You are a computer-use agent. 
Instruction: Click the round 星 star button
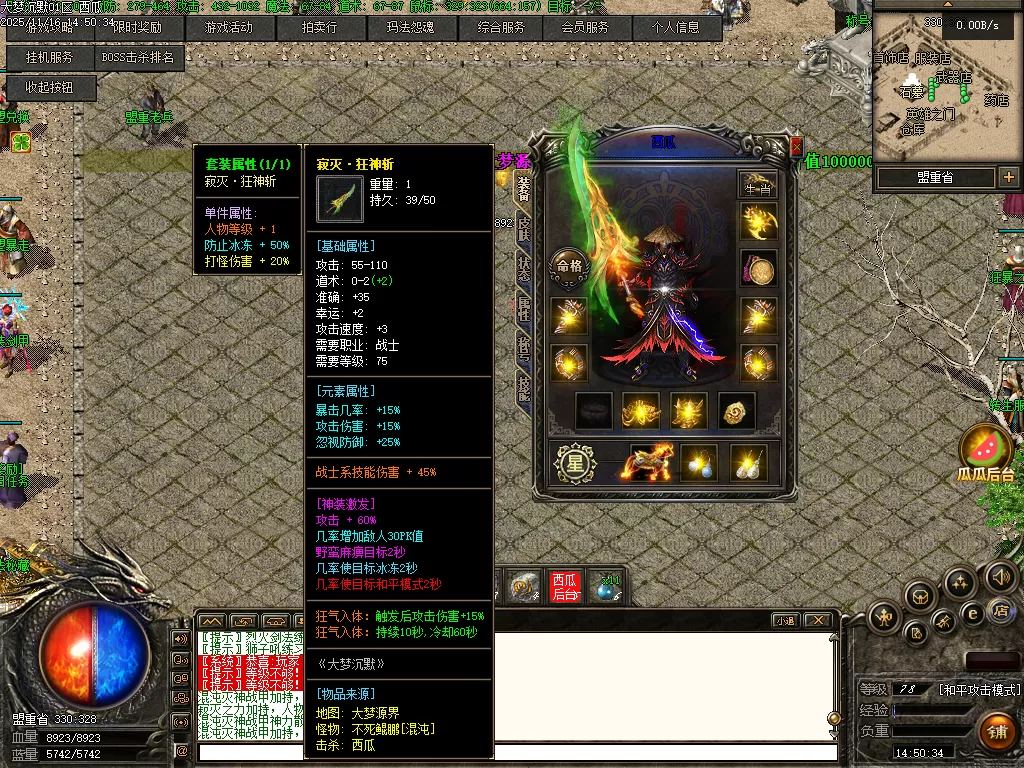(x=575, y=464)
